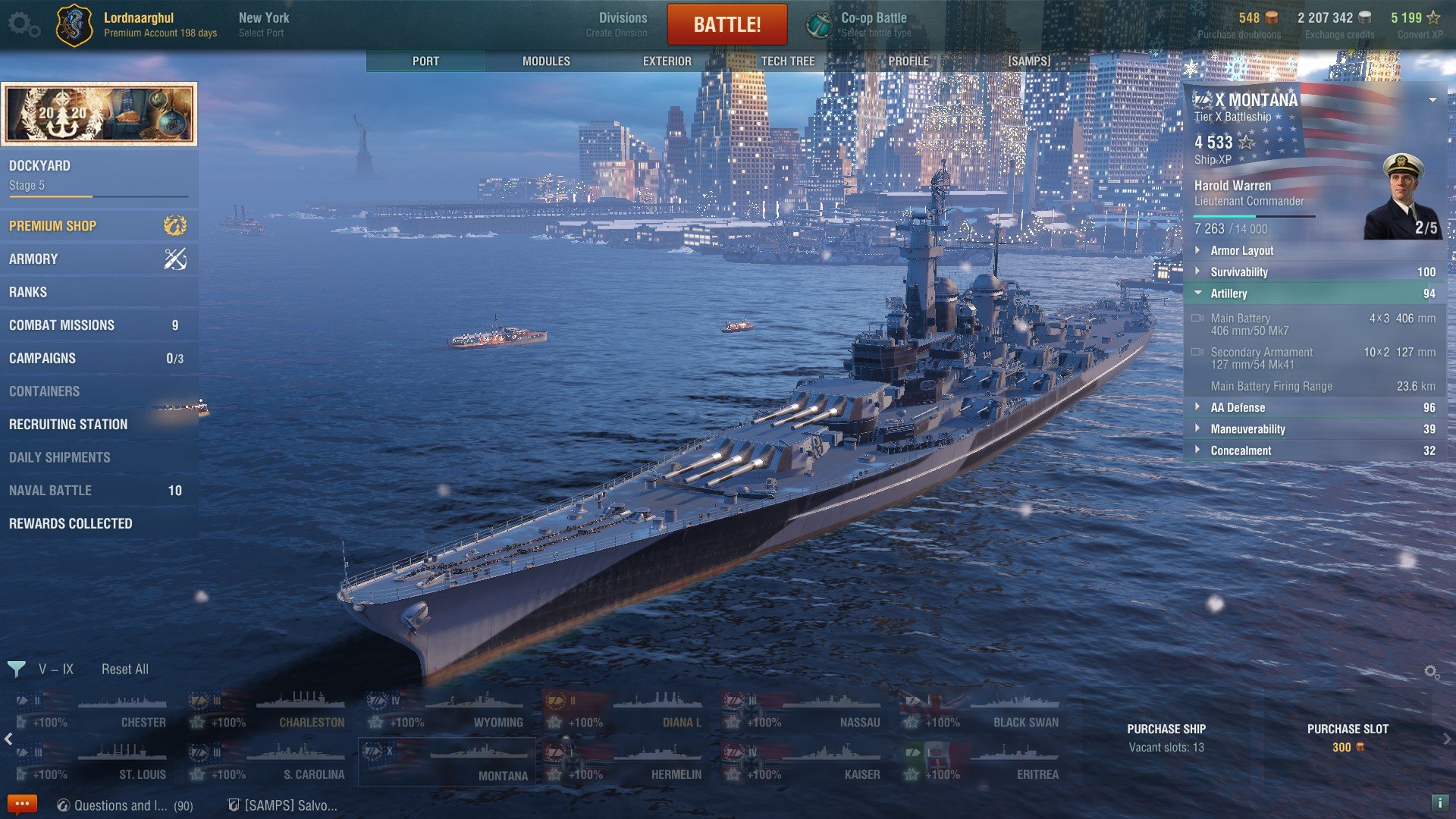Purchase a ship slot for 300 doubloons
Viewport: 1456px width, 819px height.
(1348, 738)
